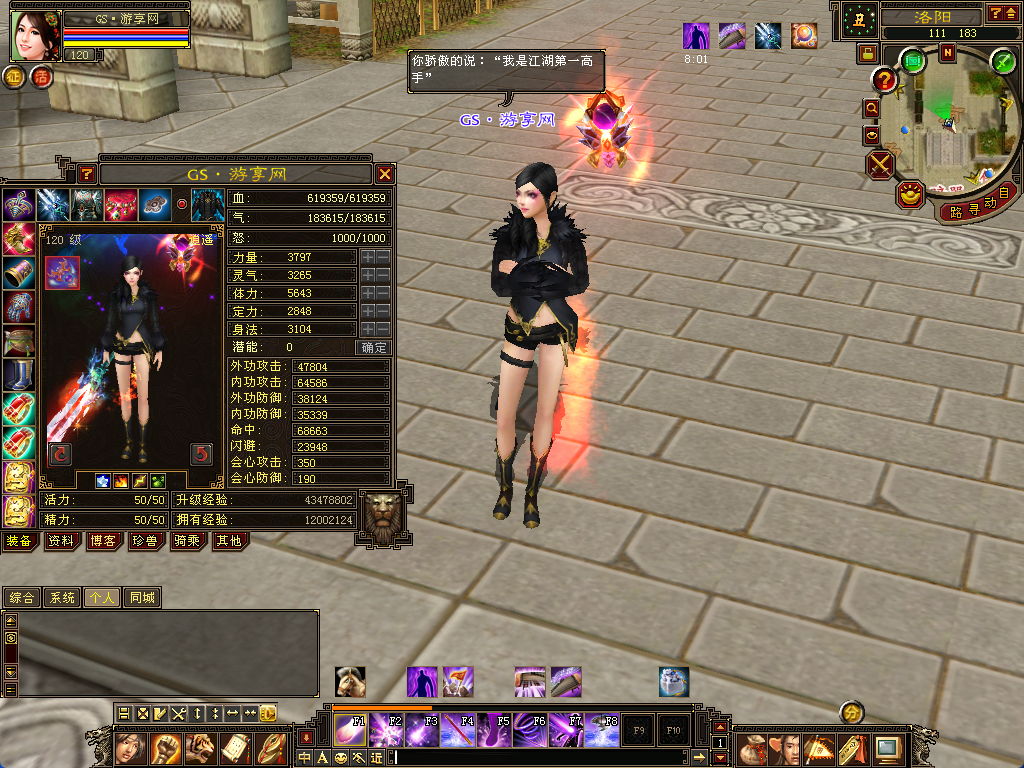The width and height of the screenshot is (1024, 768).
Task: Open the crossed swords button by minimap
Action: pos(880,164)
